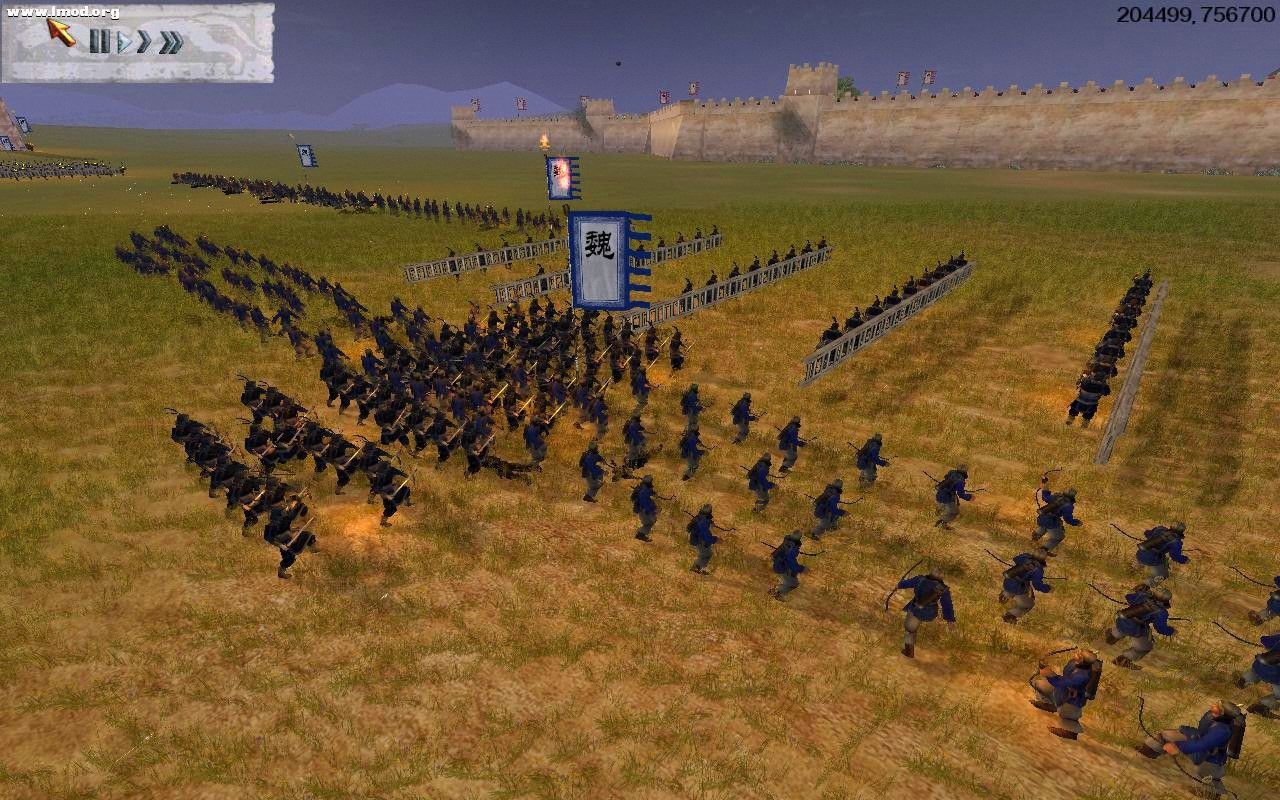The width and height of the screenshot is (1280, 800).
Task: Click the burning flame on the city wall
Action: tap(544, 139)
